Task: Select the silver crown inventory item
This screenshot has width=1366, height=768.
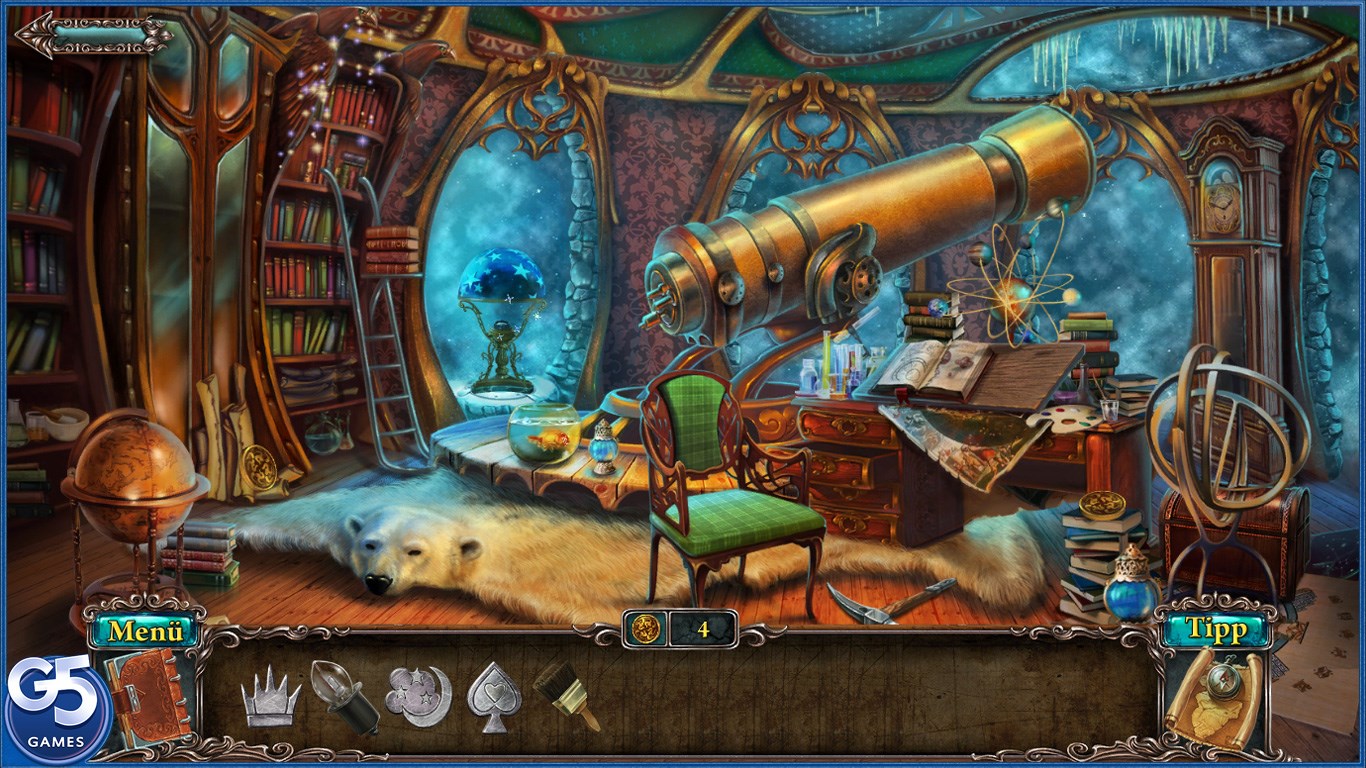Action: (270, 695)
